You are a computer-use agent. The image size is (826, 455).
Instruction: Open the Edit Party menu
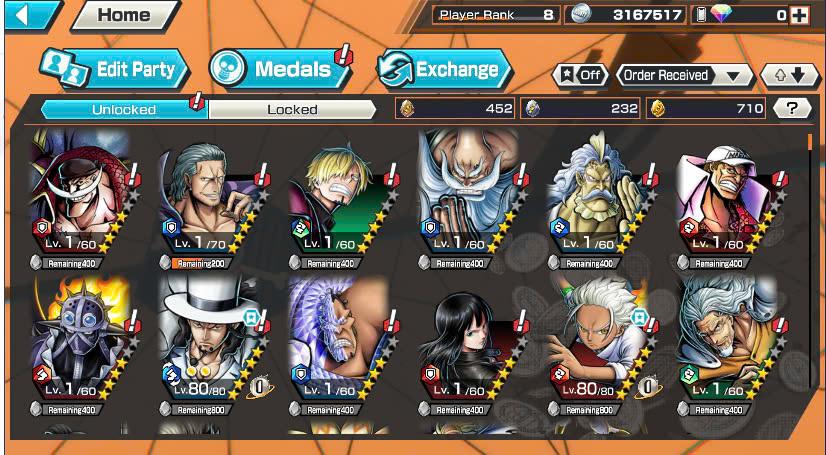115,69
